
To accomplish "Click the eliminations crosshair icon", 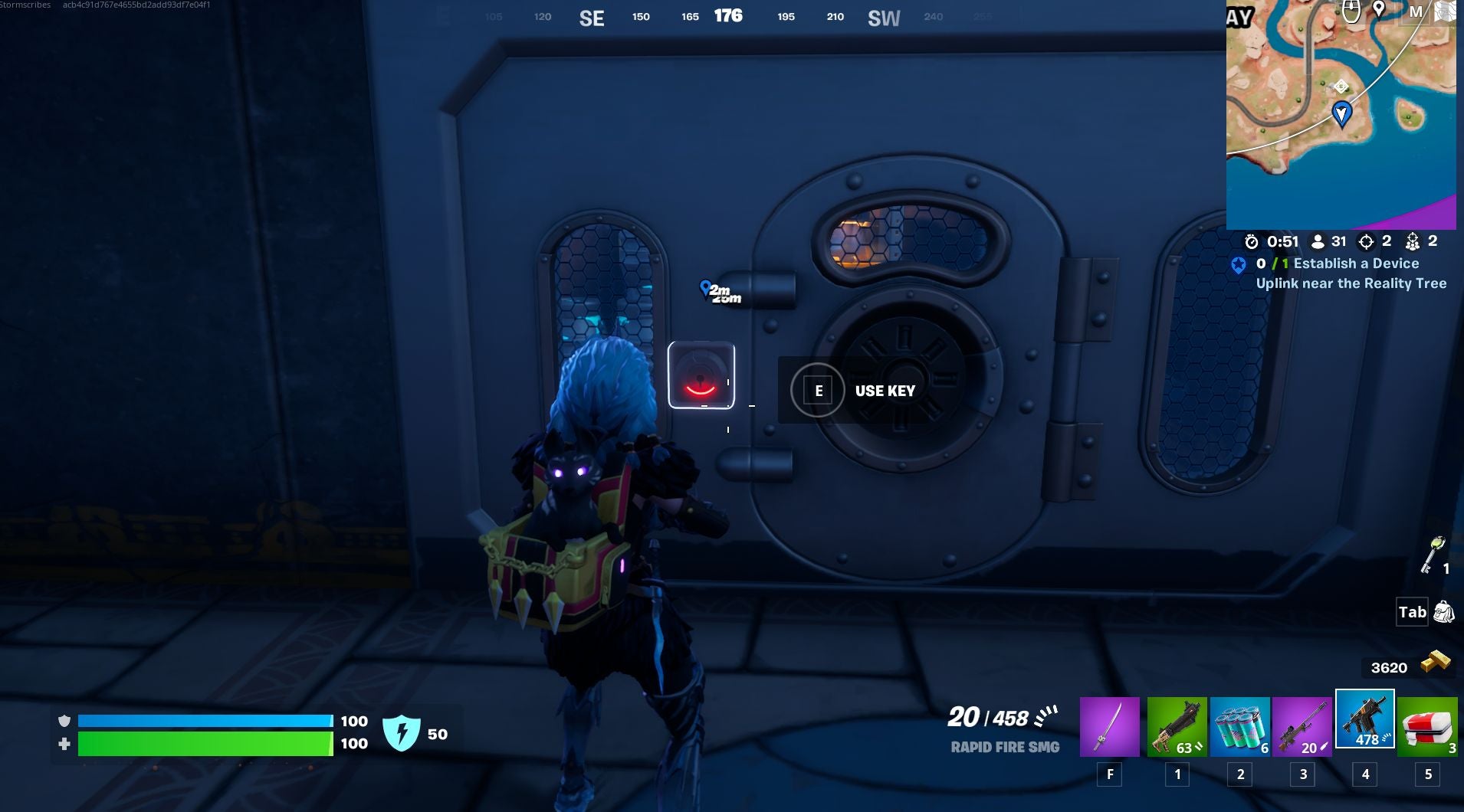I will [x=1367, y=241].
